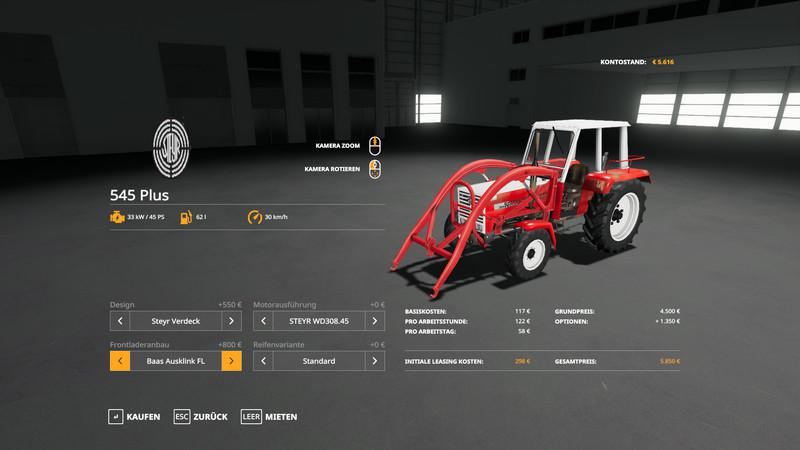Choose previous Frontladeranbau option
The width and height of the screenshot is (800, 450).
tap(119, 360)
